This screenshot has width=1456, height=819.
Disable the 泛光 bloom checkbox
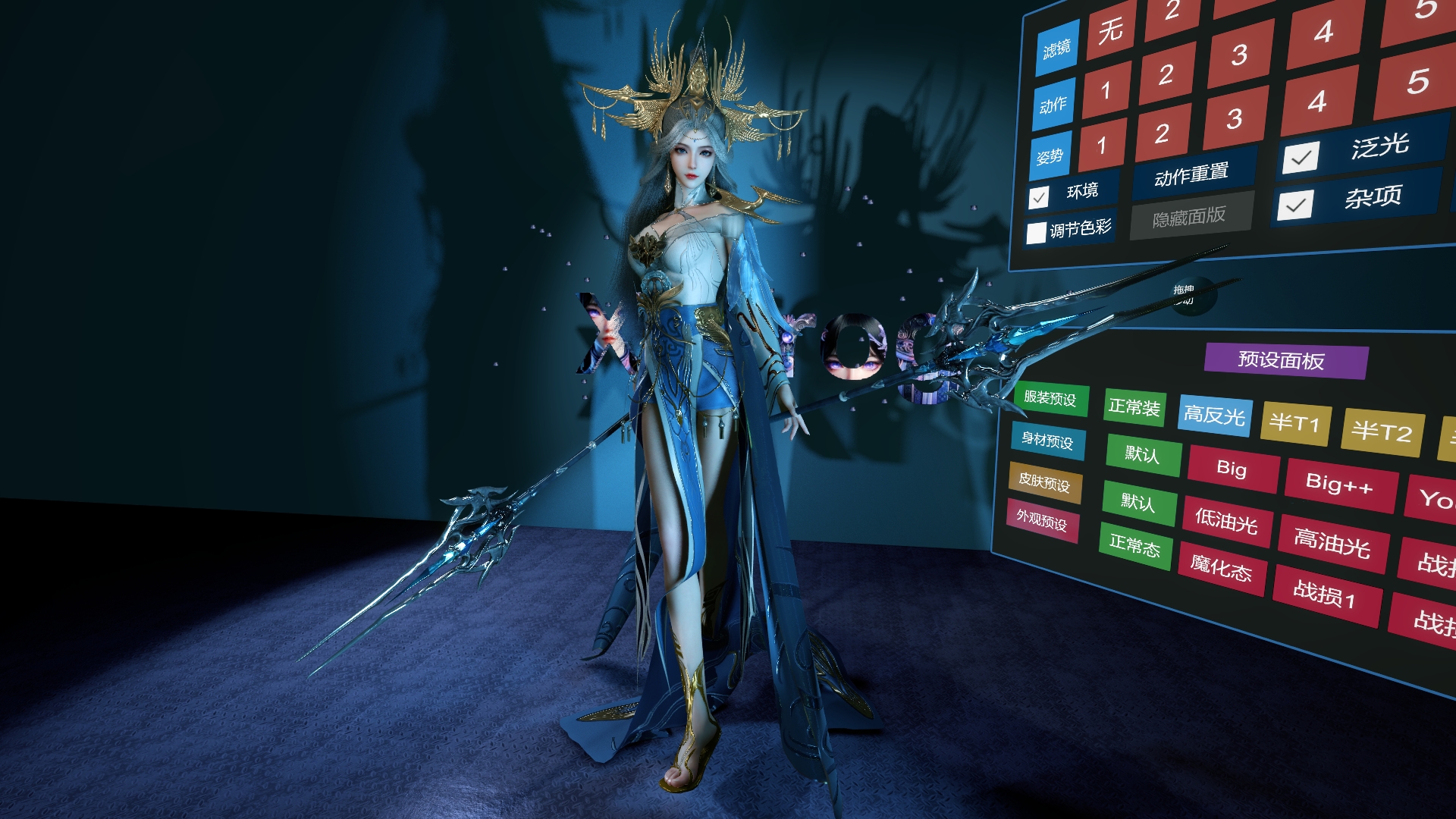(x=1301, y=157)
